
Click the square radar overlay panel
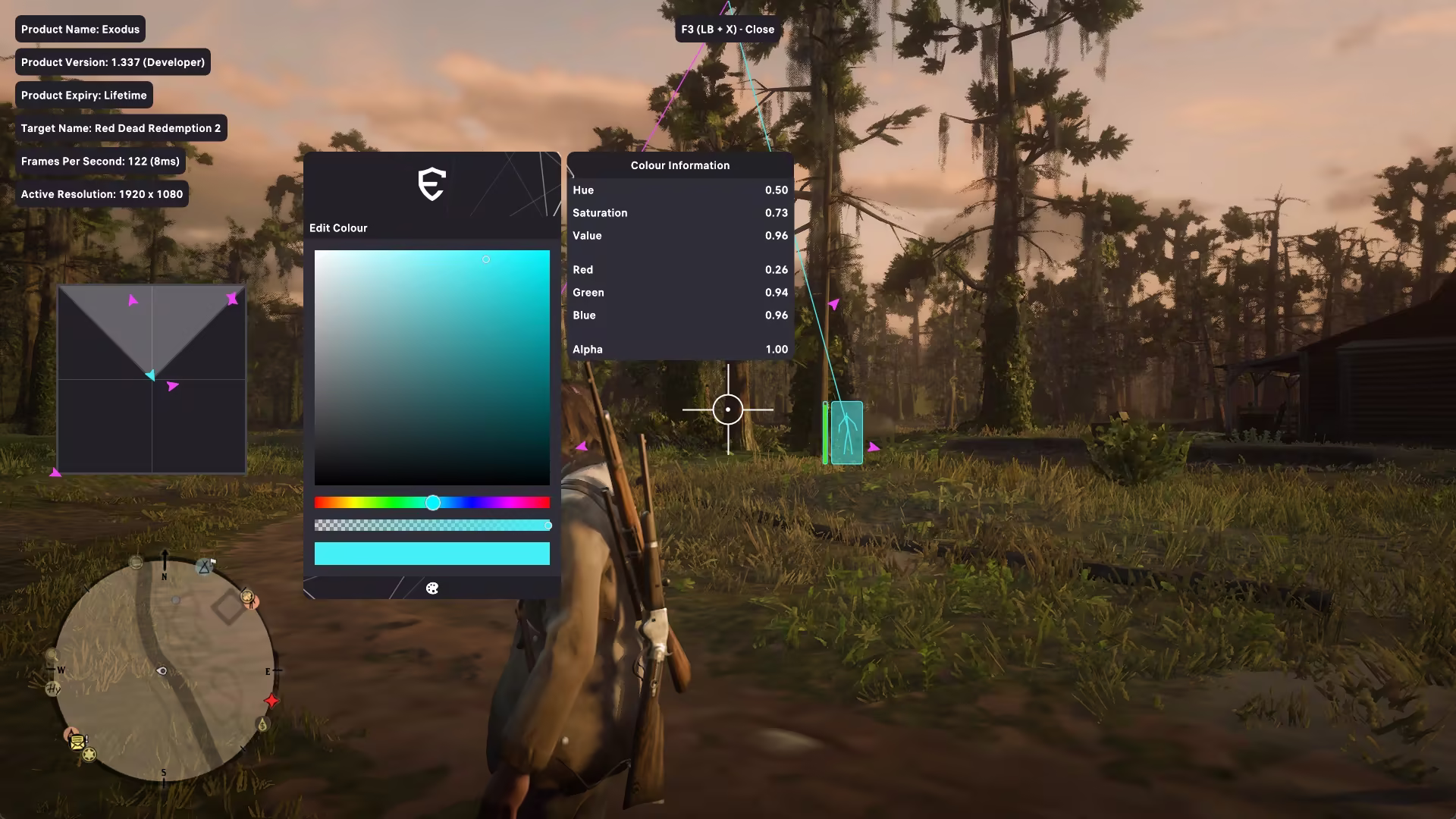click(152, 379)
